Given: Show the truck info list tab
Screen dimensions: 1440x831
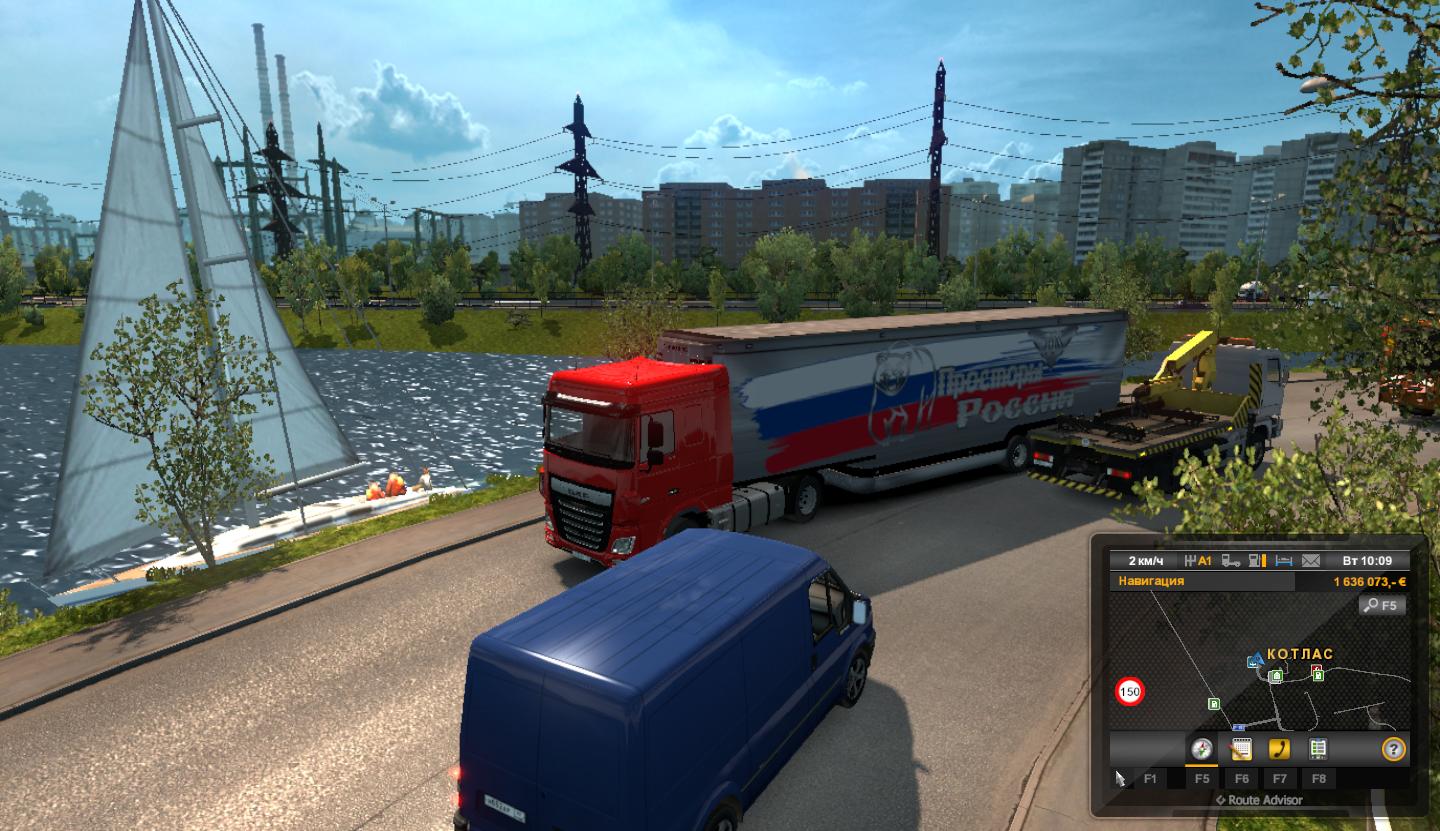Looking at the screenshot, I should (1318, 749).
